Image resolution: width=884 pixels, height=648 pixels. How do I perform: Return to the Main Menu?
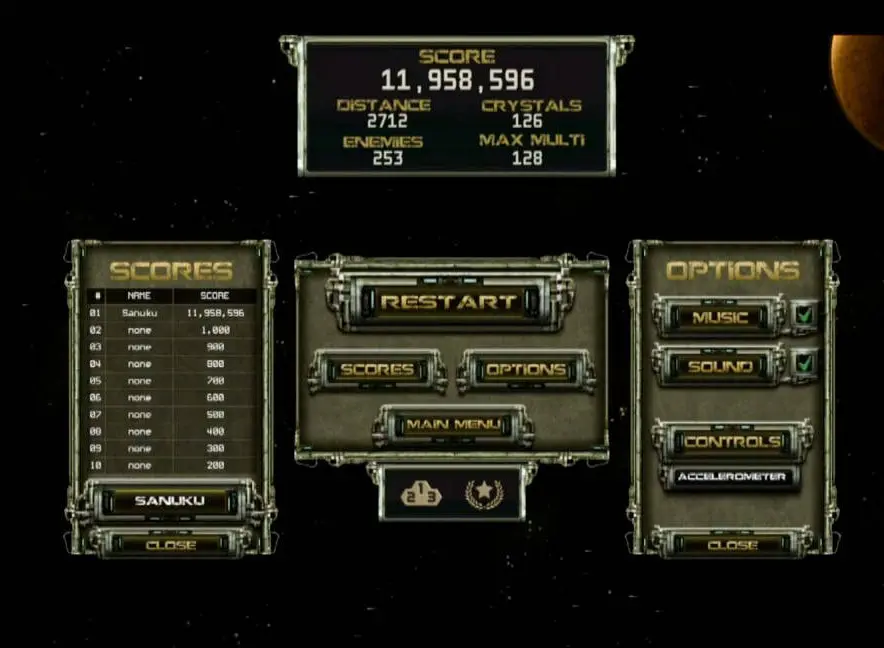click(452, 425)
